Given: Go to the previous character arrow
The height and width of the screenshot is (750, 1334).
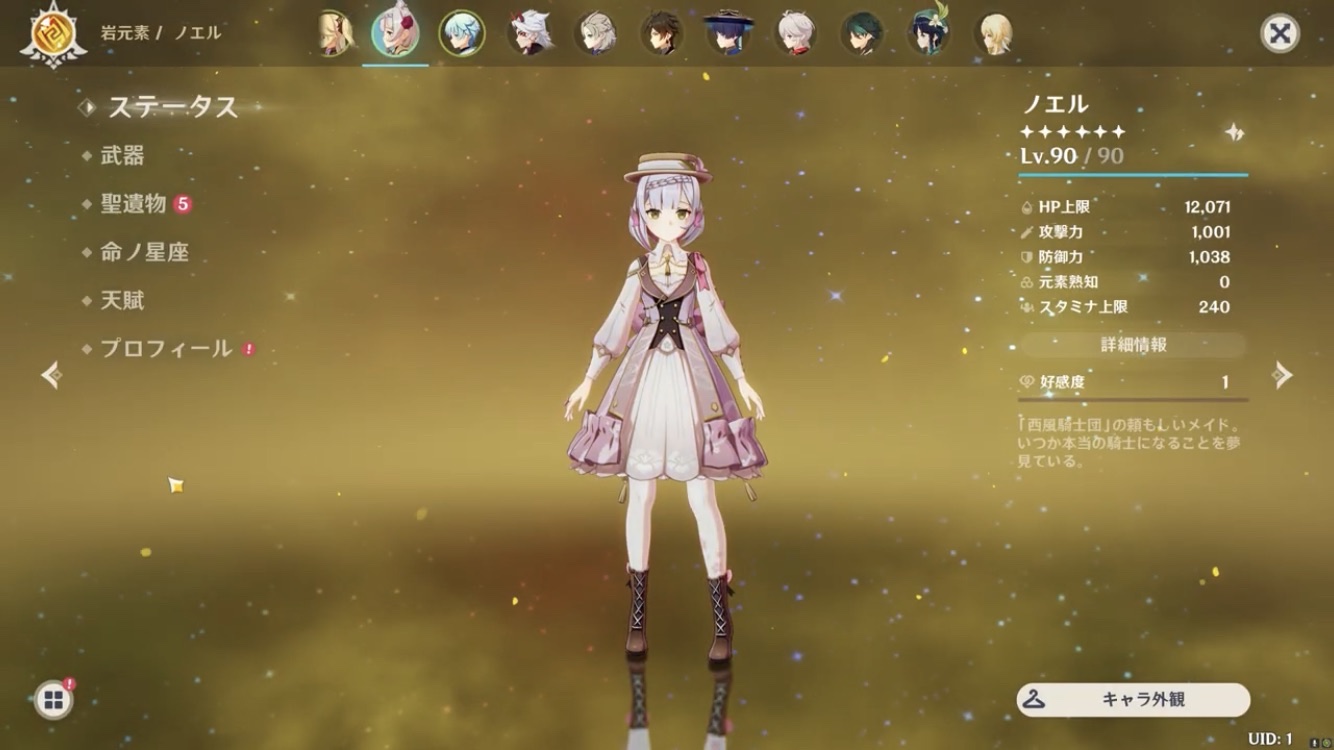Looking at the screenshot, I should point(51,375).
